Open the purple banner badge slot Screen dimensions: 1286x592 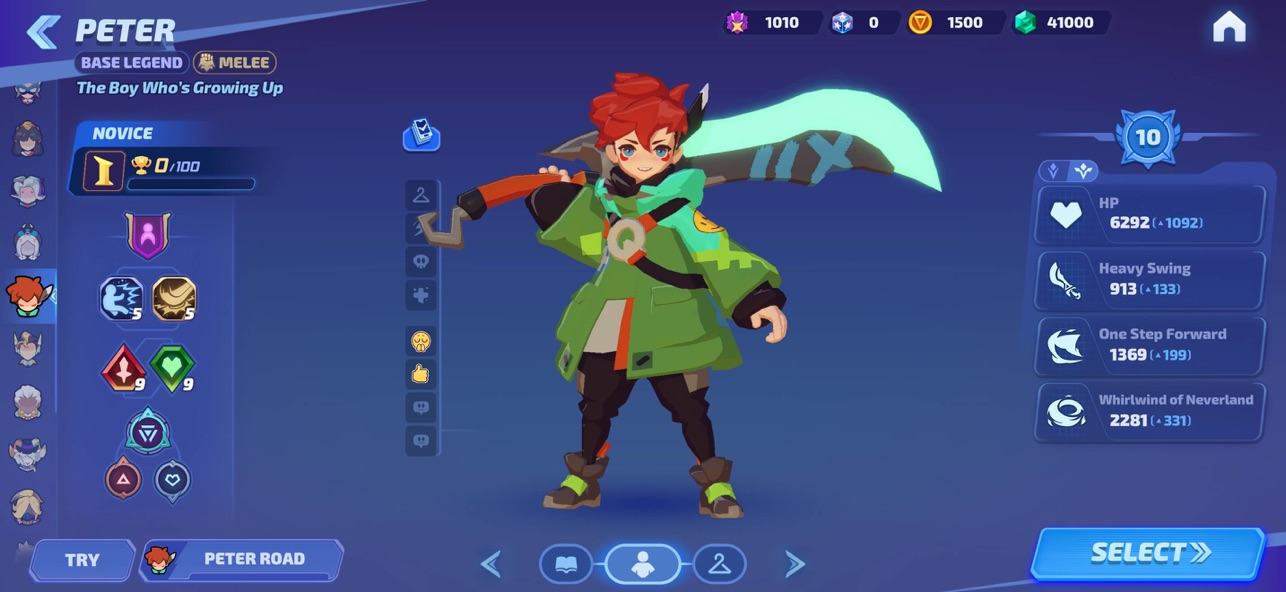147,236
